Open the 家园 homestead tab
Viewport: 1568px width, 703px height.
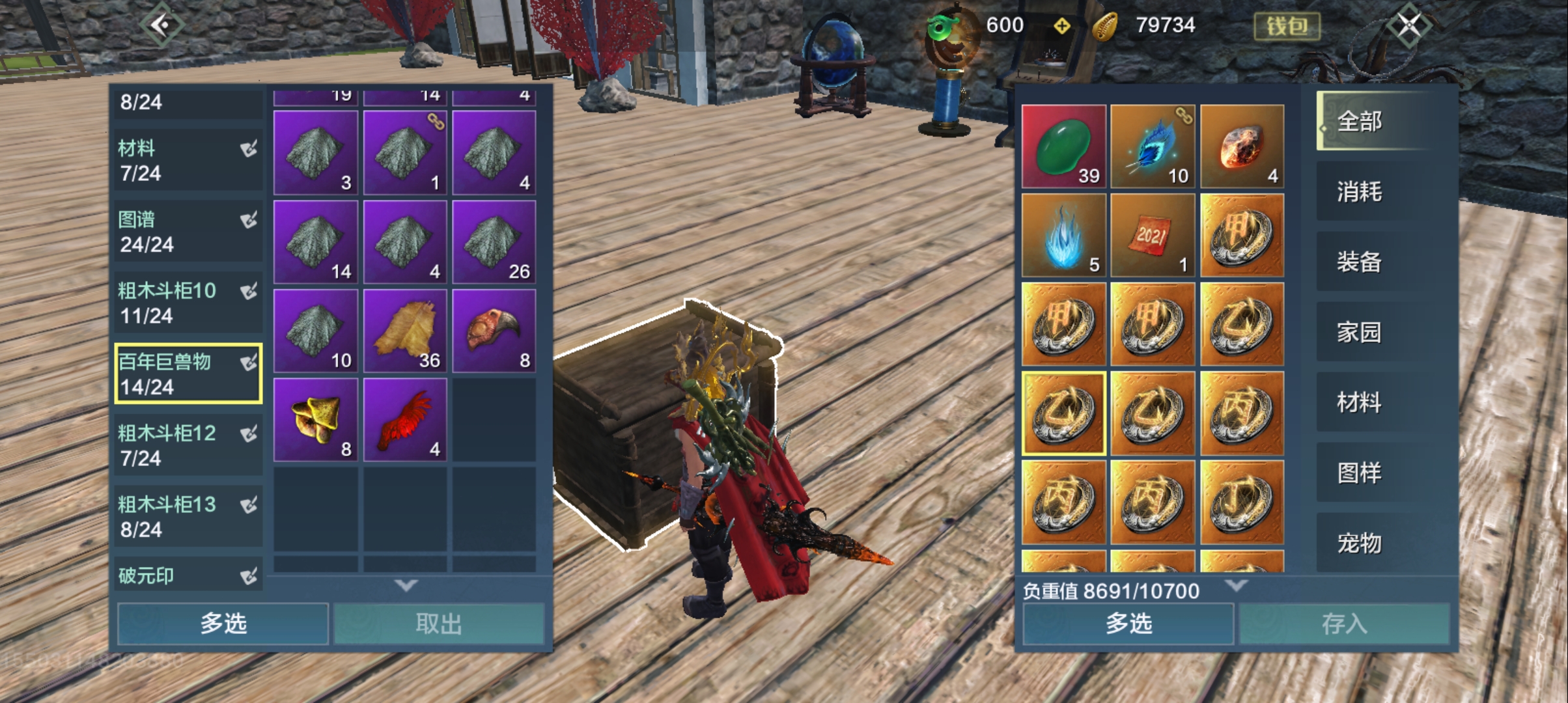tap(1360, 332)
